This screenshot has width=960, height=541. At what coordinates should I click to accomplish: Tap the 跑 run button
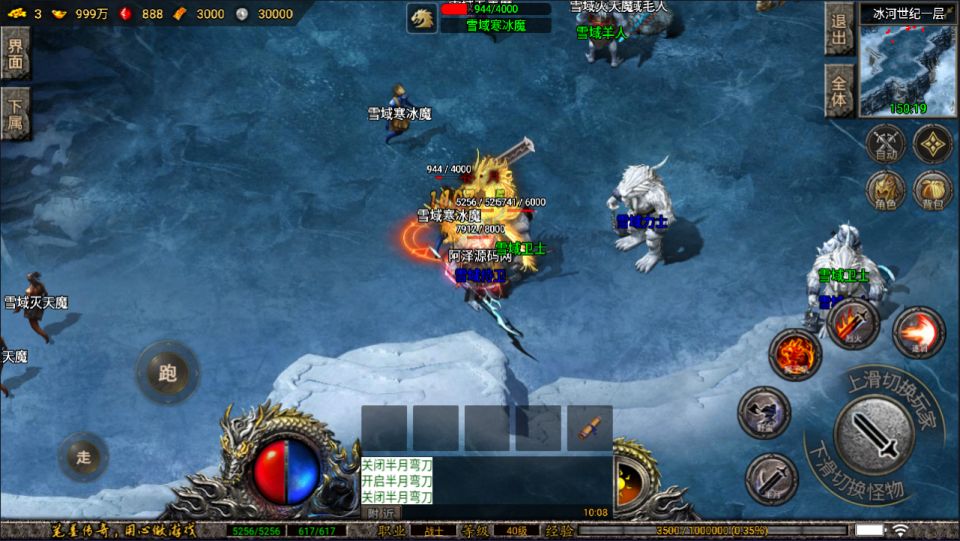(167, 373)
